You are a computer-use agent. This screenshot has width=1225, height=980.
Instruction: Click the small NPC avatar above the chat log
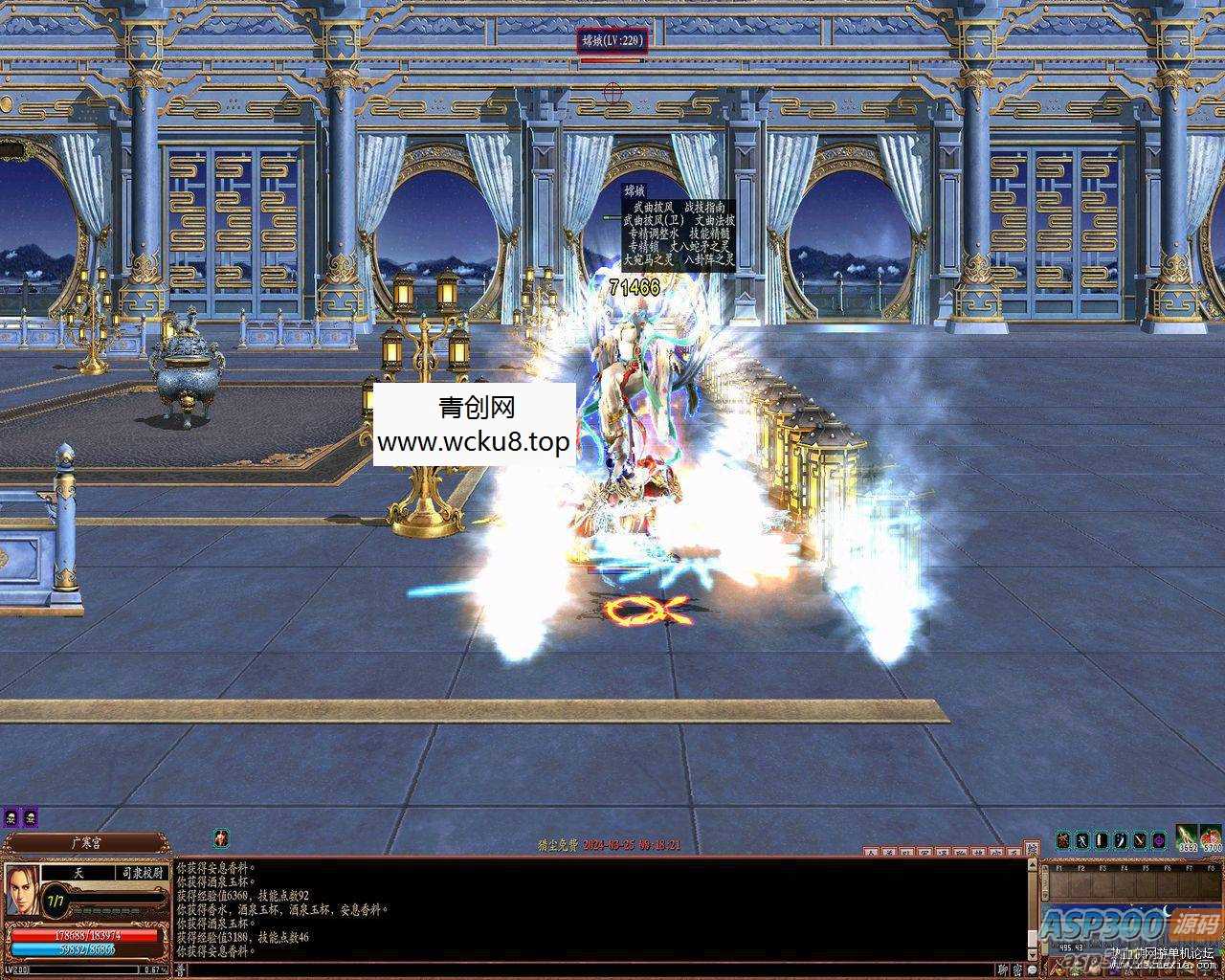point(221,837)
